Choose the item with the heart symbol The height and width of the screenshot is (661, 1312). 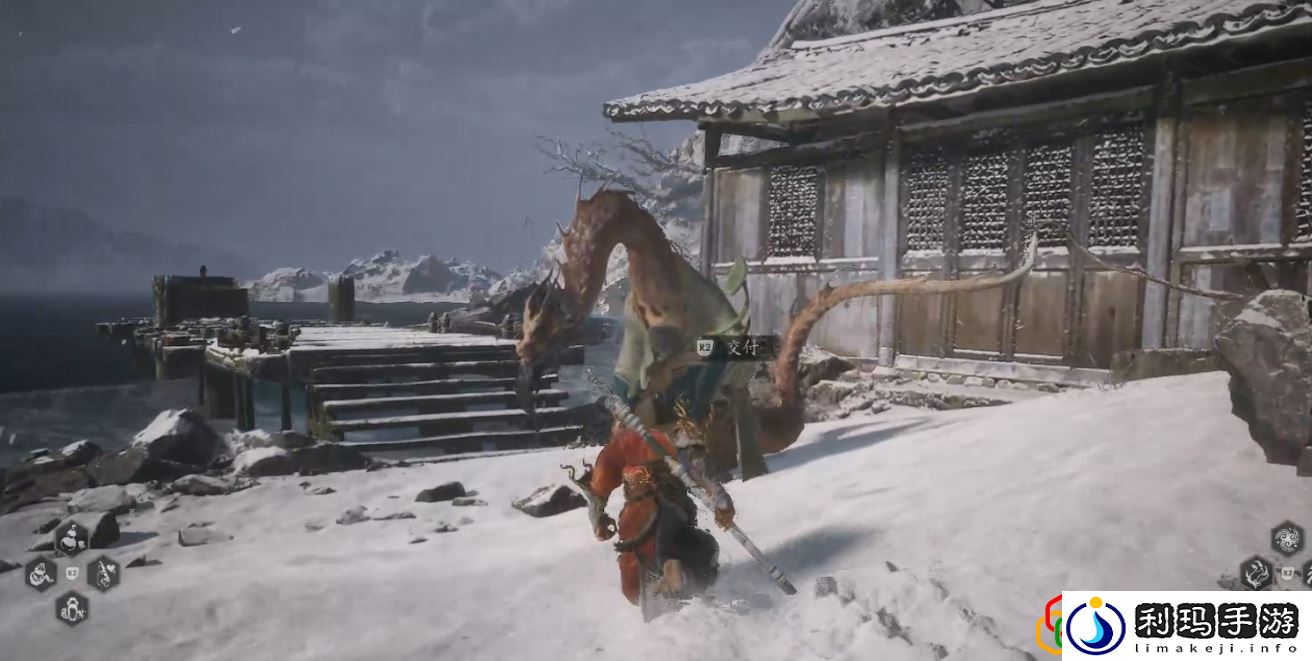103,574
